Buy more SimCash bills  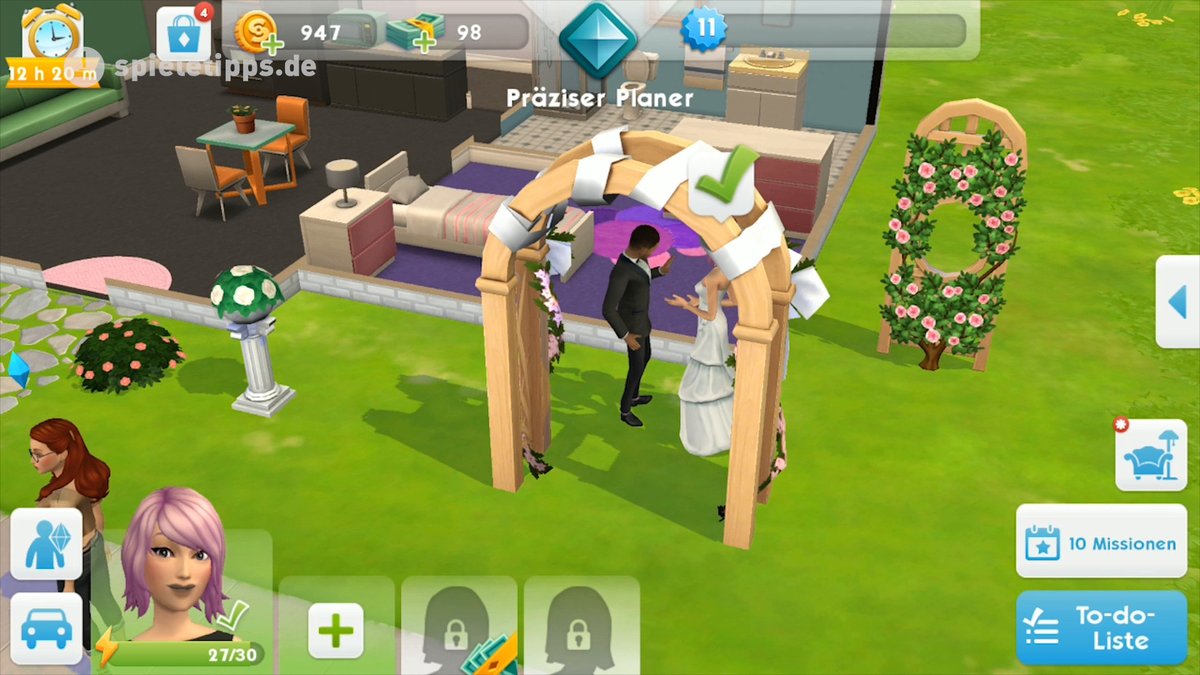(x=413, y=33)
